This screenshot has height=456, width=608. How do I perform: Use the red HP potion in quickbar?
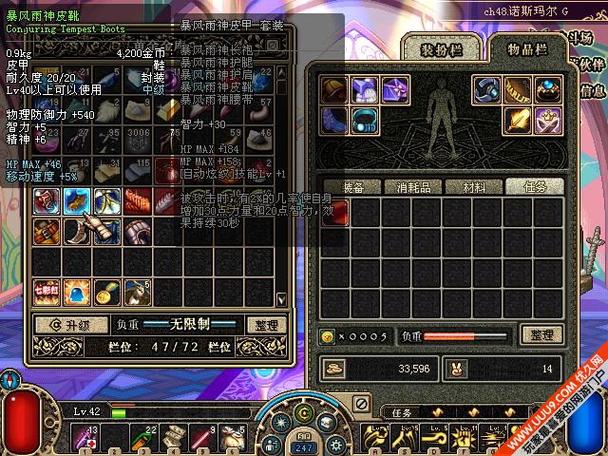[87, 438]
